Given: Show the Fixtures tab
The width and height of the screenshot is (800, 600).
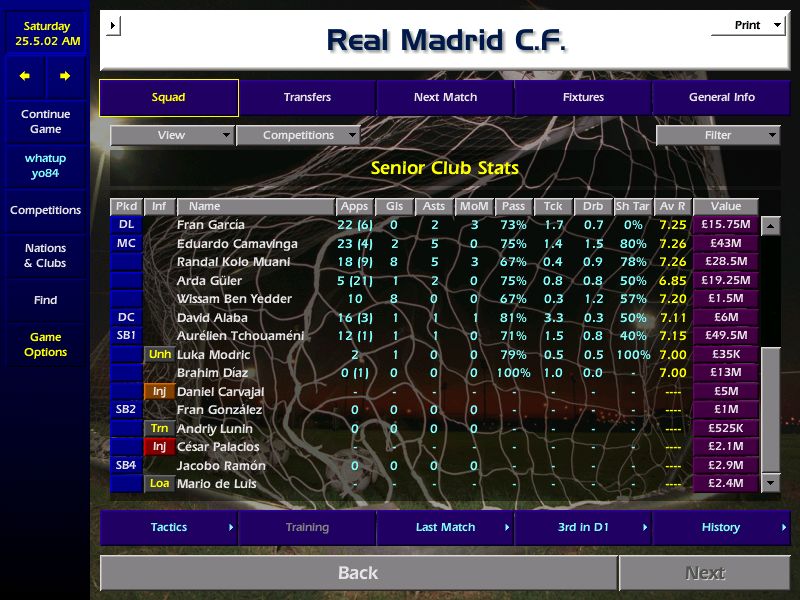Looking at the screenshot, I should click(x=583, y=98).
